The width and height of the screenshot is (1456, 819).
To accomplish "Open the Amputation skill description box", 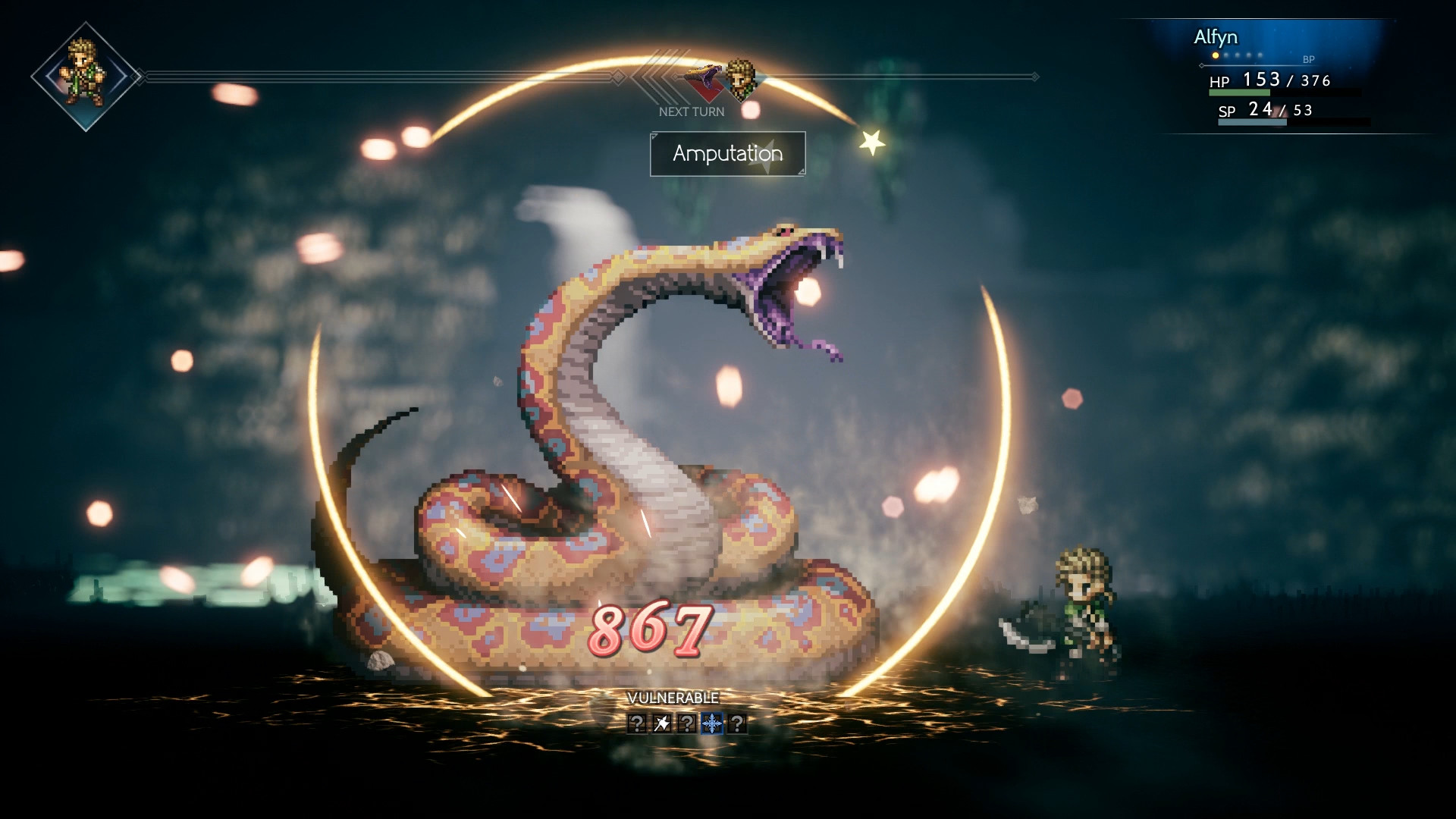I will point(726,154).
